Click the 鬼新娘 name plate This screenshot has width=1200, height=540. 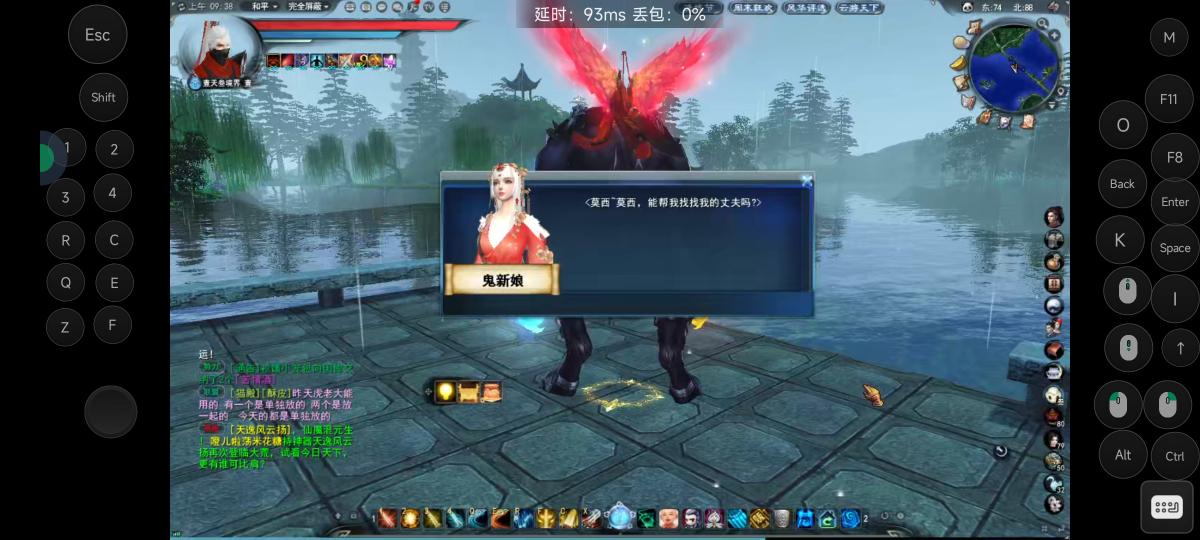coord(502,279)
